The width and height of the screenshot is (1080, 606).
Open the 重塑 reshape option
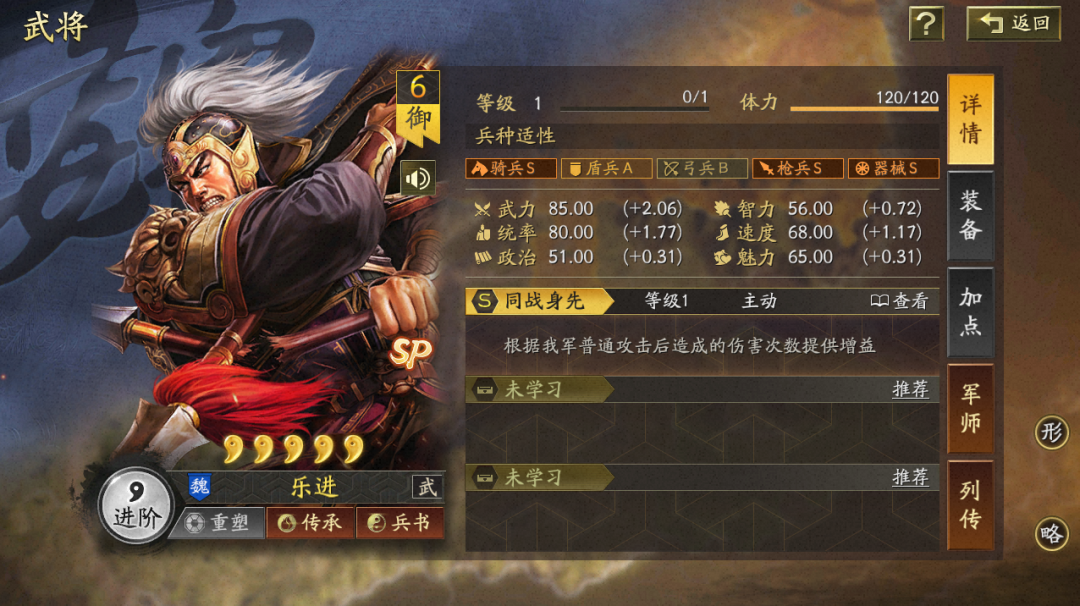[218, 523]
